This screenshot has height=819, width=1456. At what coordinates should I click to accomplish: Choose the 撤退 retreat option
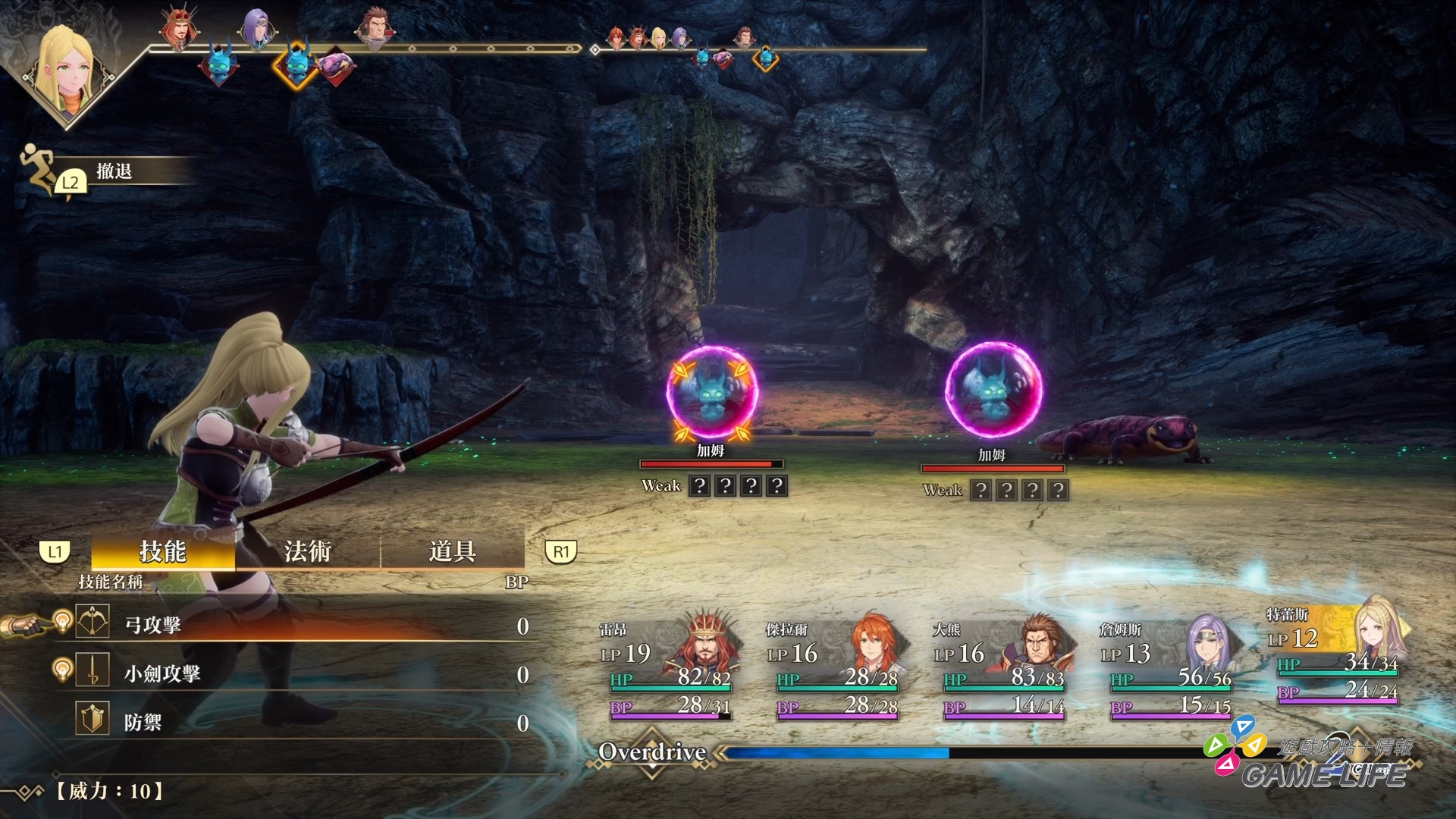click(x=114, y=171)
